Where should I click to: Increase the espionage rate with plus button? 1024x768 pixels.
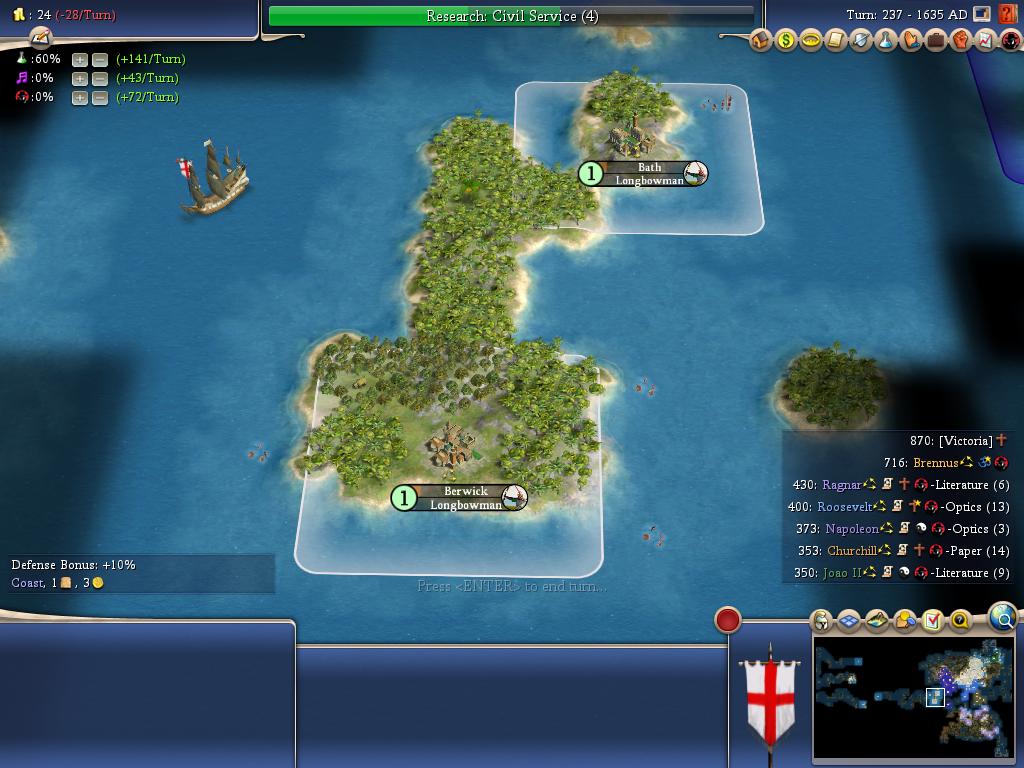click(80, 97)
